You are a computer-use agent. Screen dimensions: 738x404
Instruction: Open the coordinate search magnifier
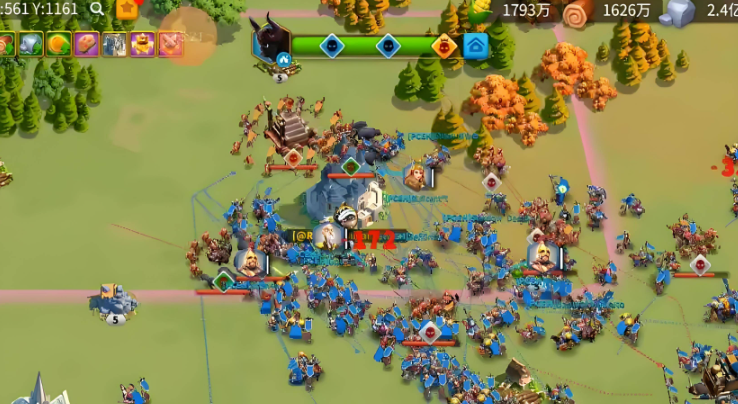click(97, 9)
